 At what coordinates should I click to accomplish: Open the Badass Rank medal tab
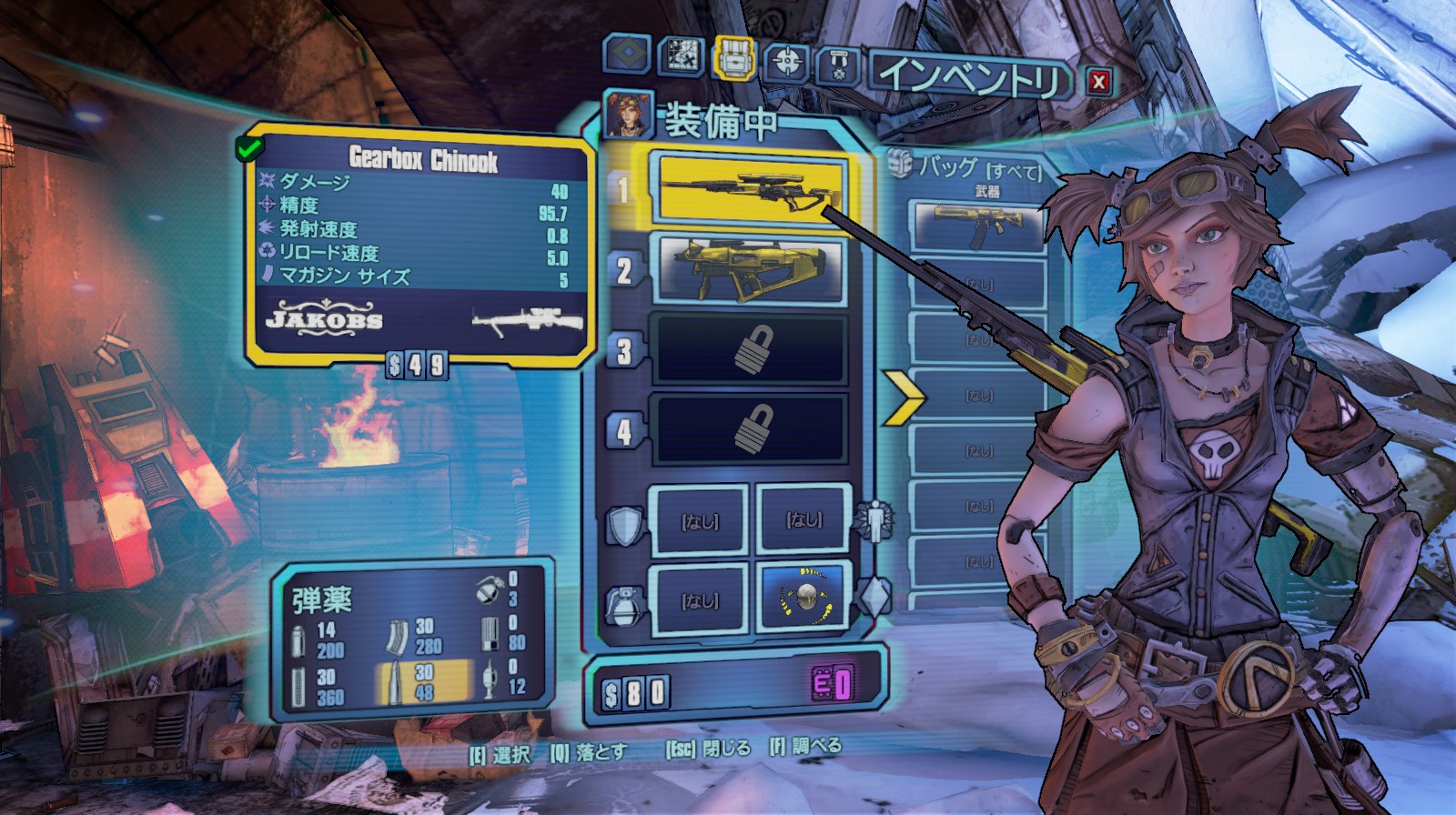pyautogui.click(x=837, y=65)
